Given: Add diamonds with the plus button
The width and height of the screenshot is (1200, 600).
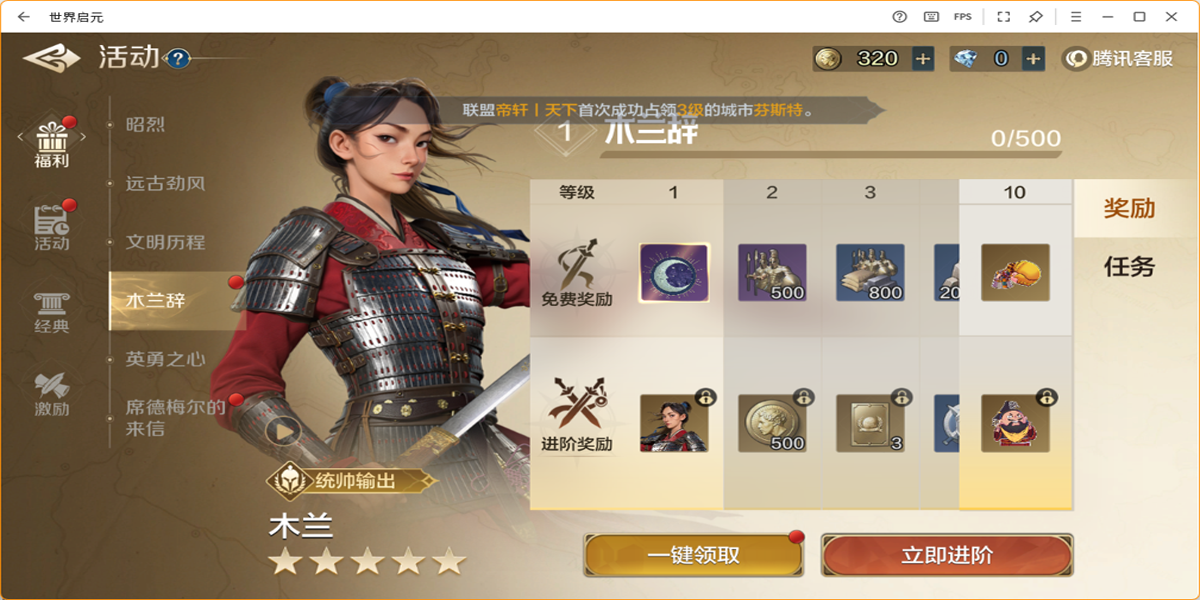Looking at the screenshot, I should (1034, 59).
